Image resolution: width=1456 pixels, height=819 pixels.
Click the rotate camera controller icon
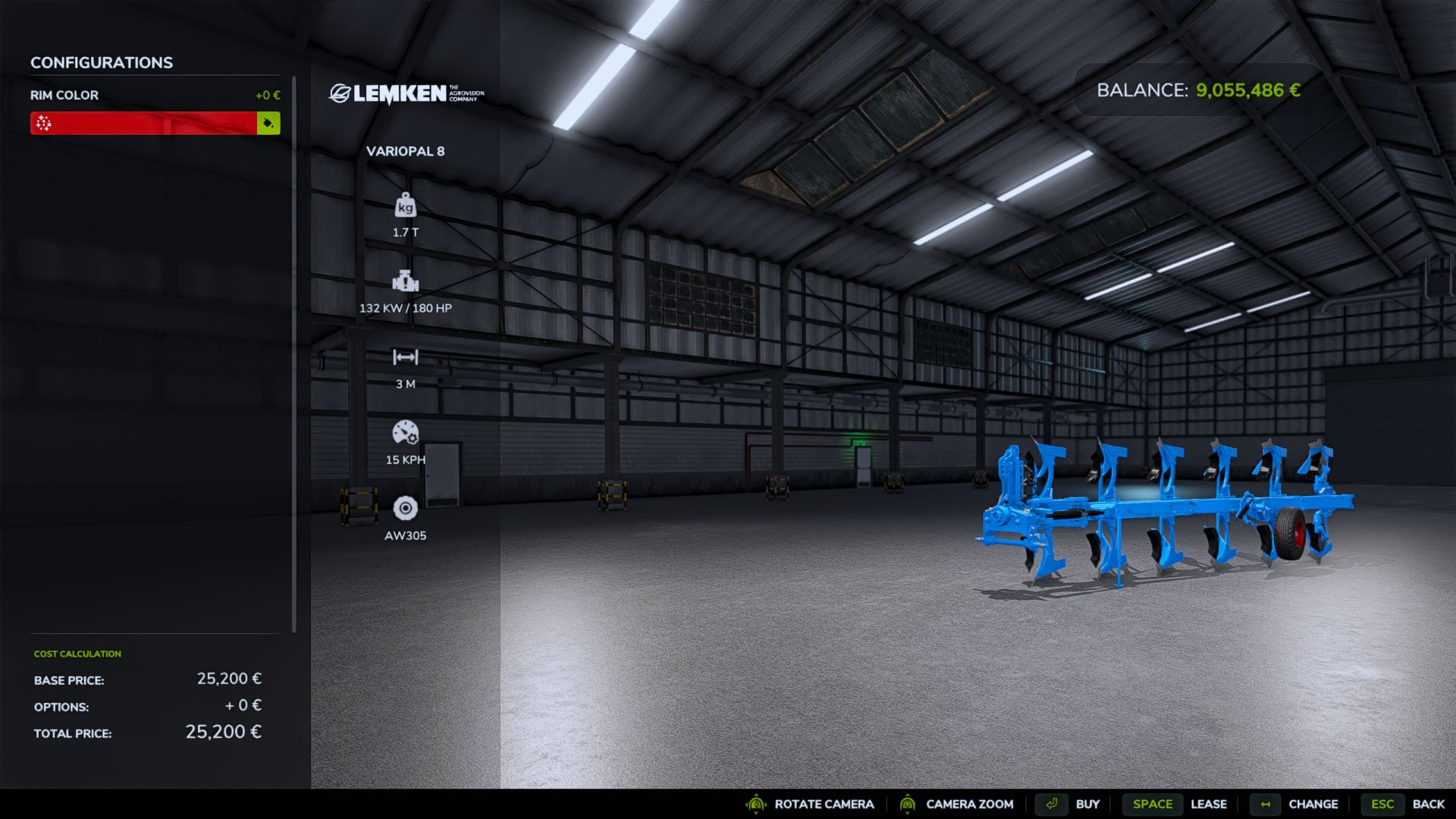[755, 804]
